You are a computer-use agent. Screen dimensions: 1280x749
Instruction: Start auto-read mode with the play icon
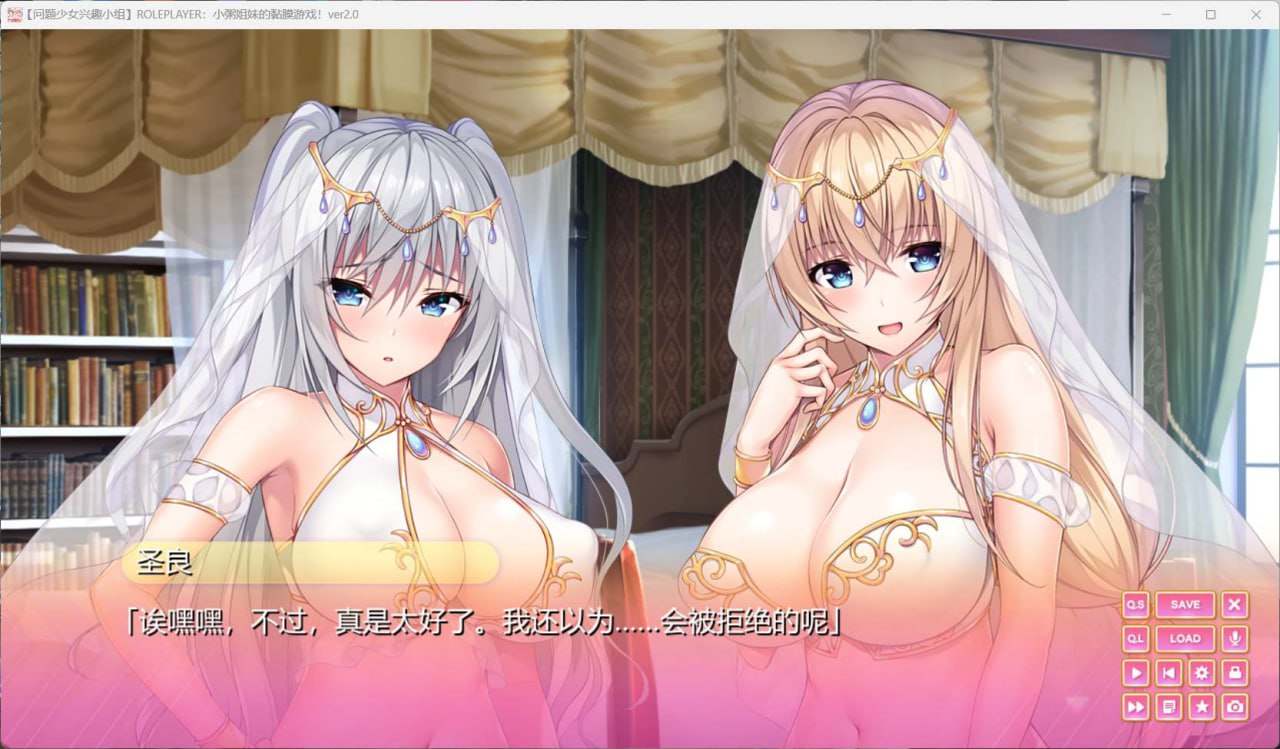coord(1135,672)
